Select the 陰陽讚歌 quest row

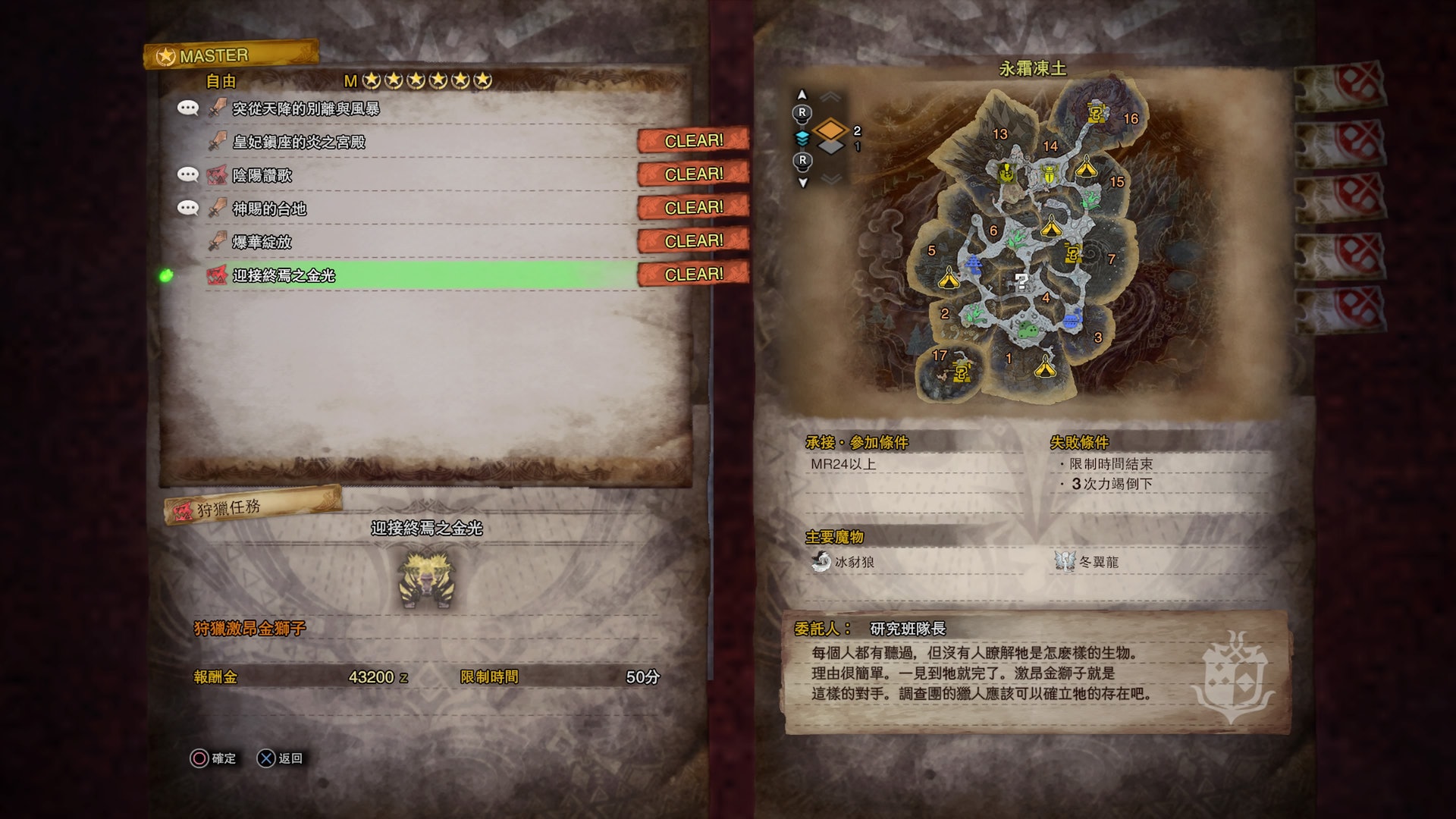coord(262,175)
